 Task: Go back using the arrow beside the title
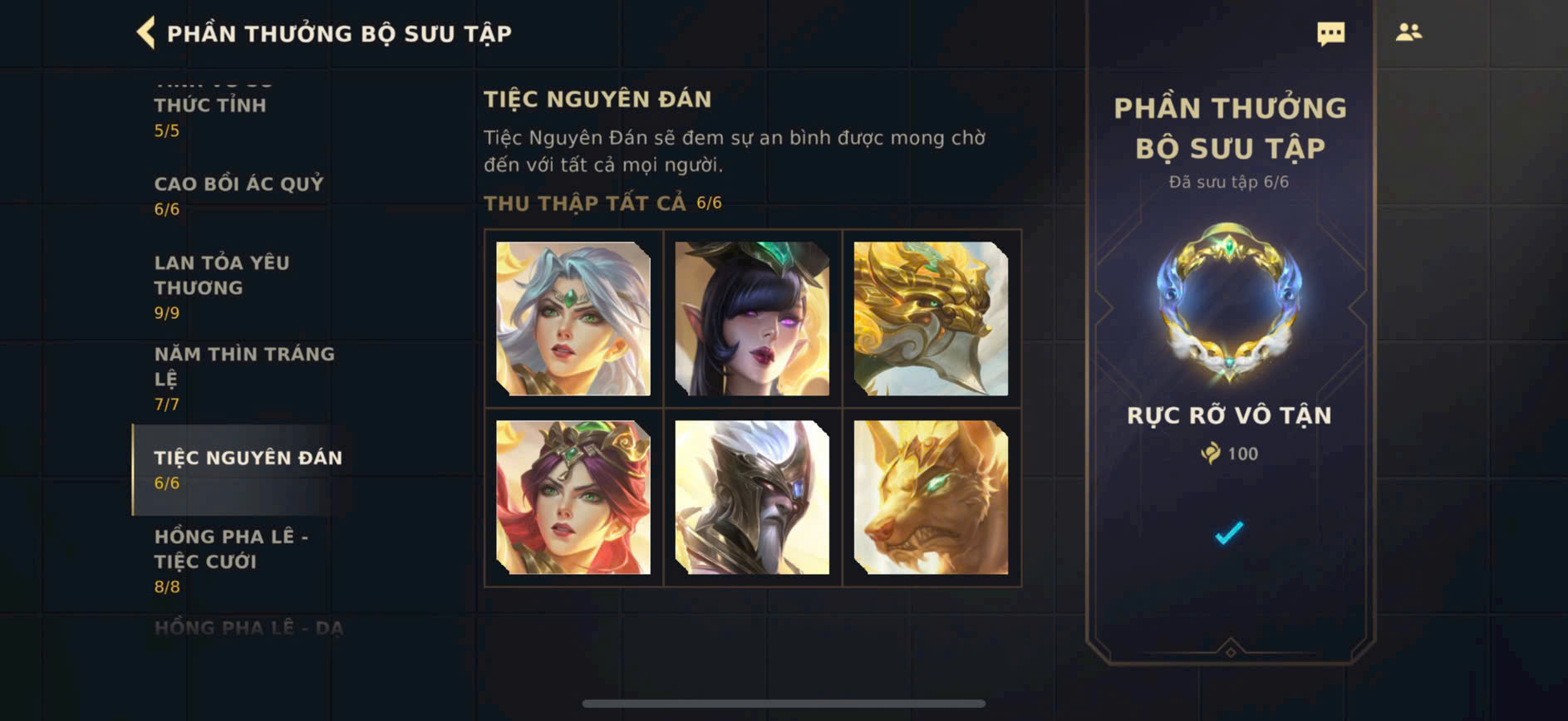(146, 33)
